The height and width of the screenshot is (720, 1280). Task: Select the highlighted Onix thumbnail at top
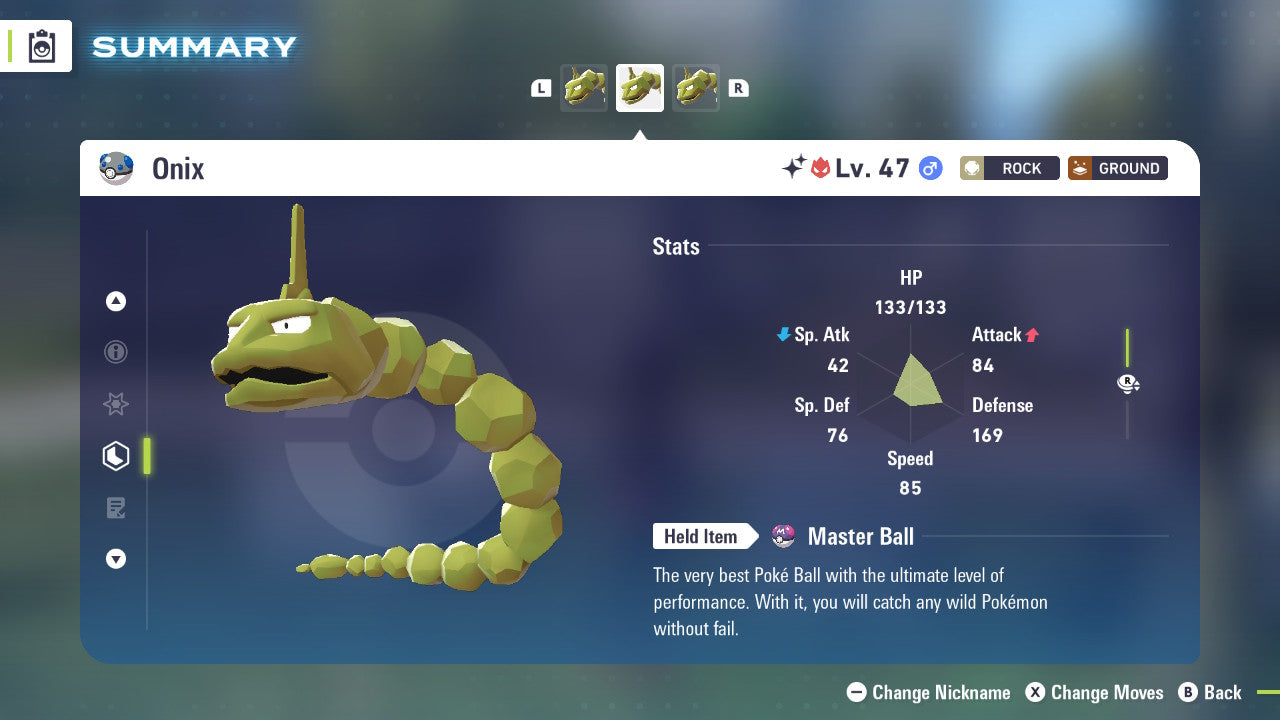click(640, 88)
